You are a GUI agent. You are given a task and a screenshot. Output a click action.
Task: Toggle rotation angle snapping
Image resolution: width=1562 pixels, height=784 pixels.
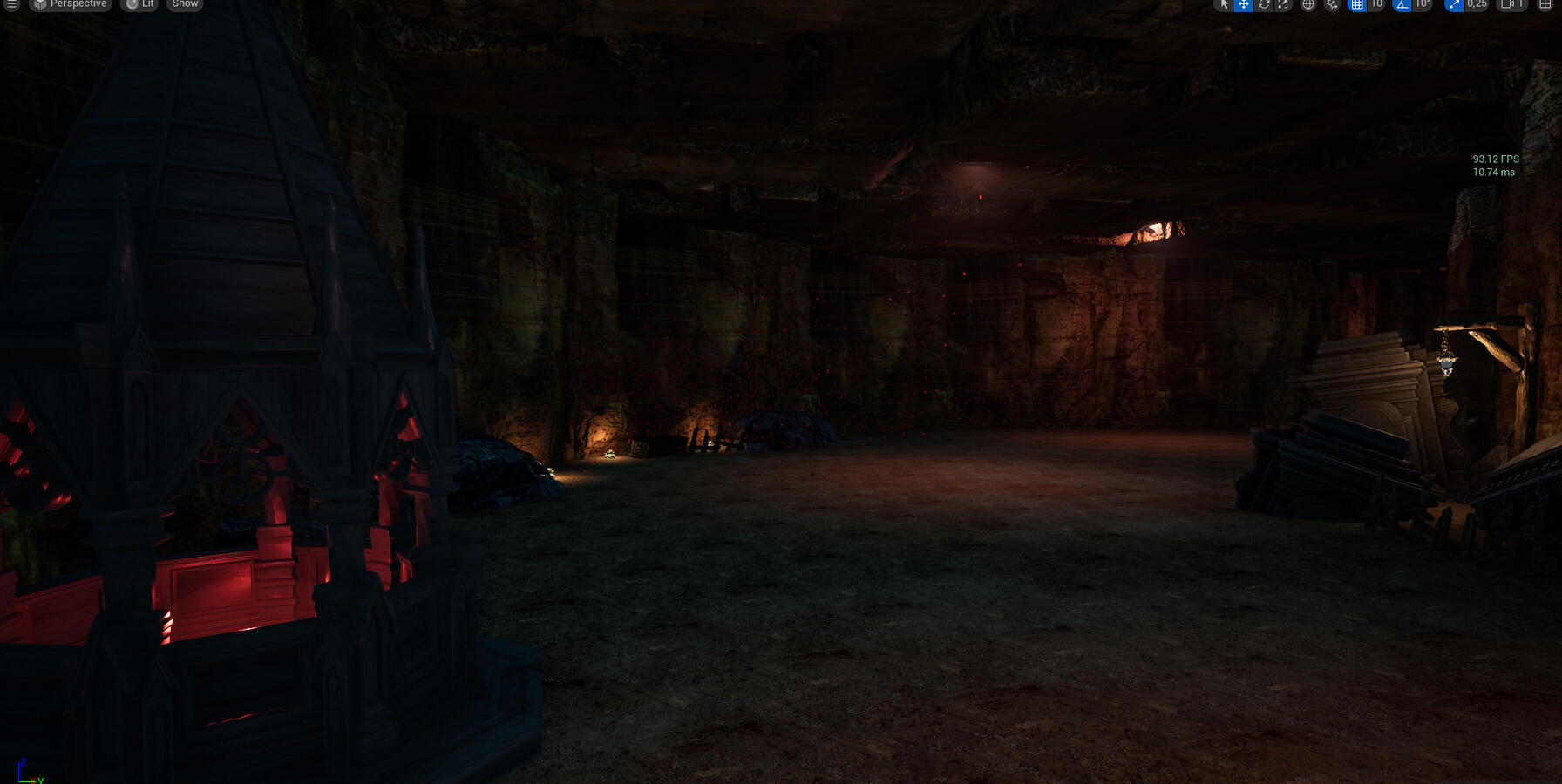click(x=1402, y=4)
